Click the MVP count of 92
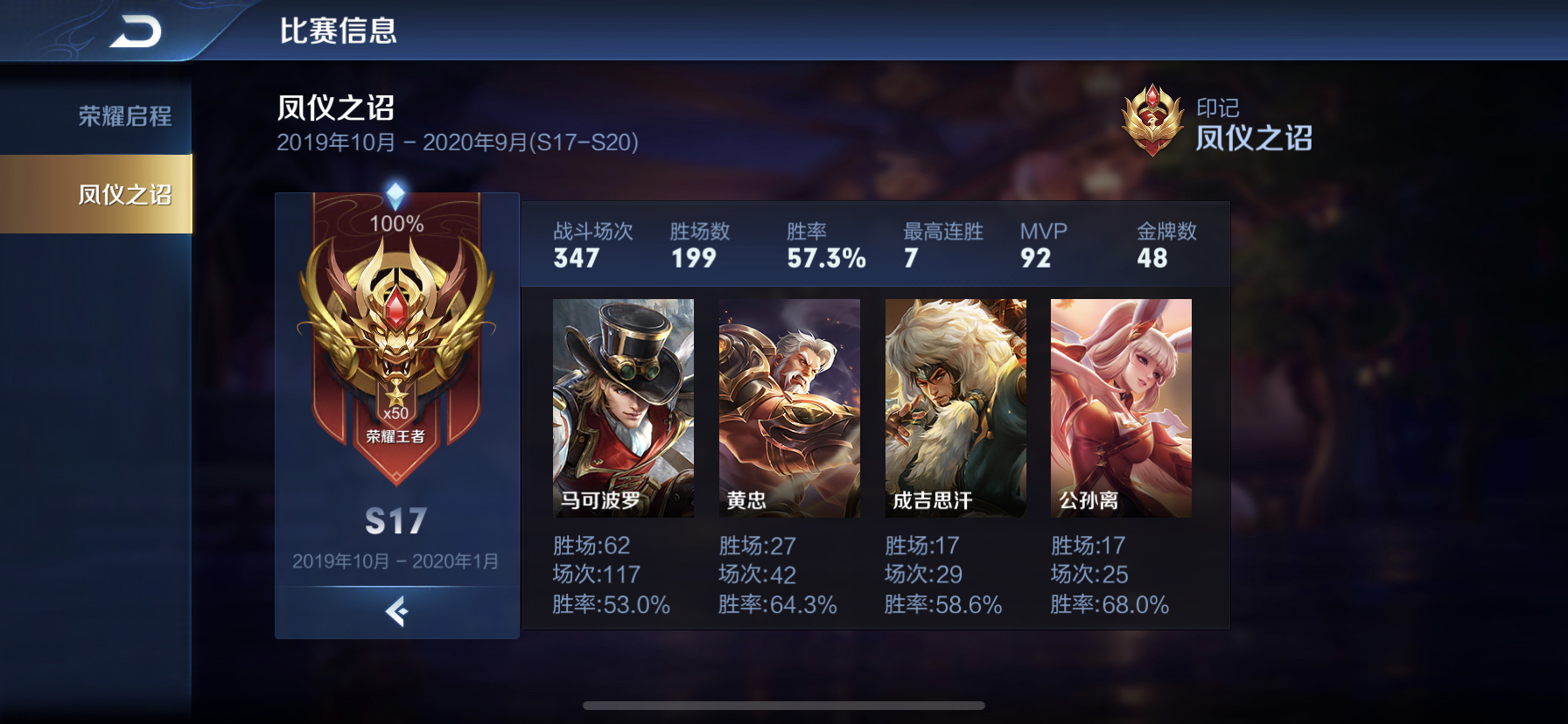The width and height of the screenshot is (1568, 724). click(1037, 259)
